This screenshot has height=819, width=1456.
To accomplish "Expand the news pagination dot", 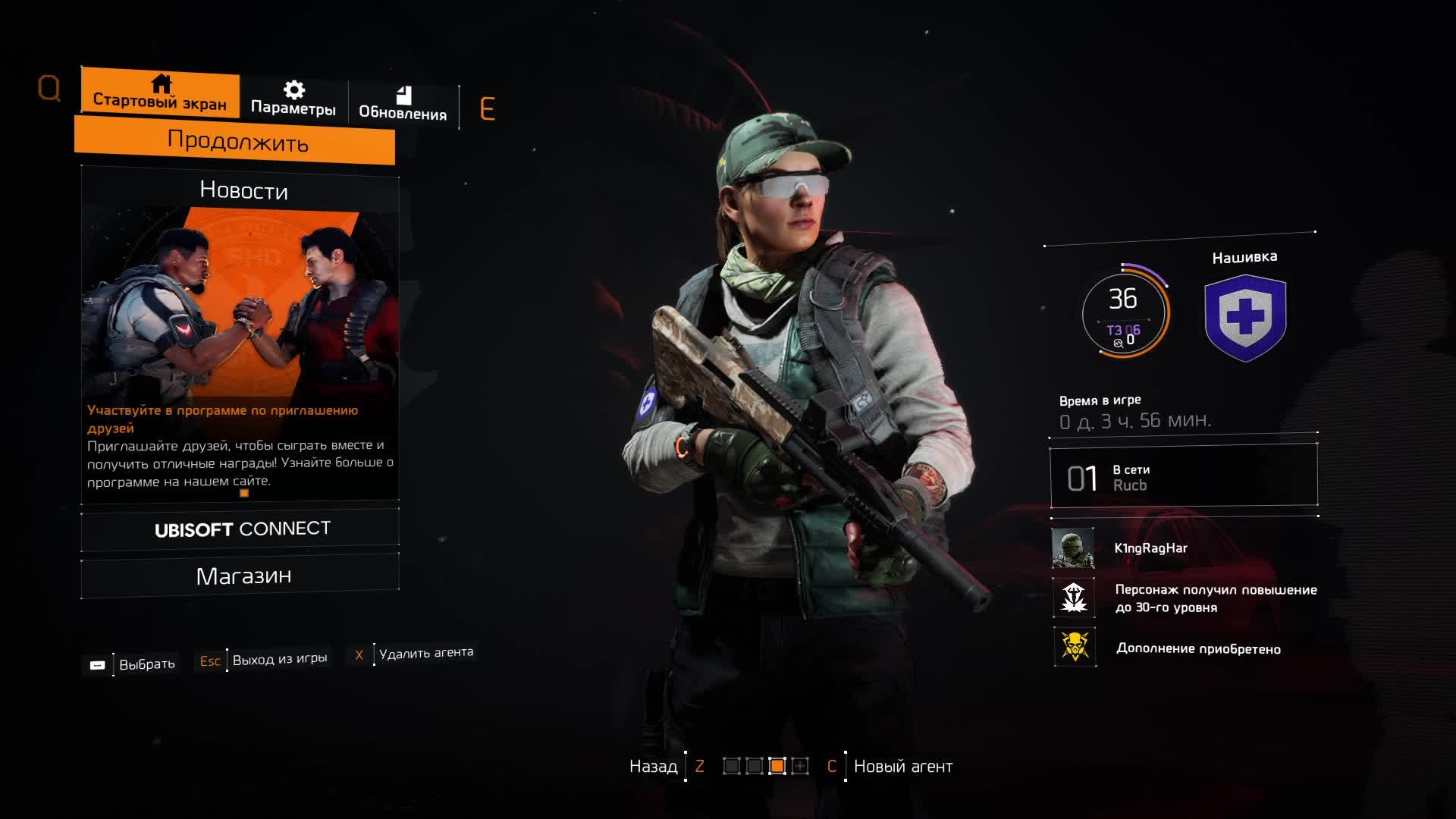I will 244,493.
